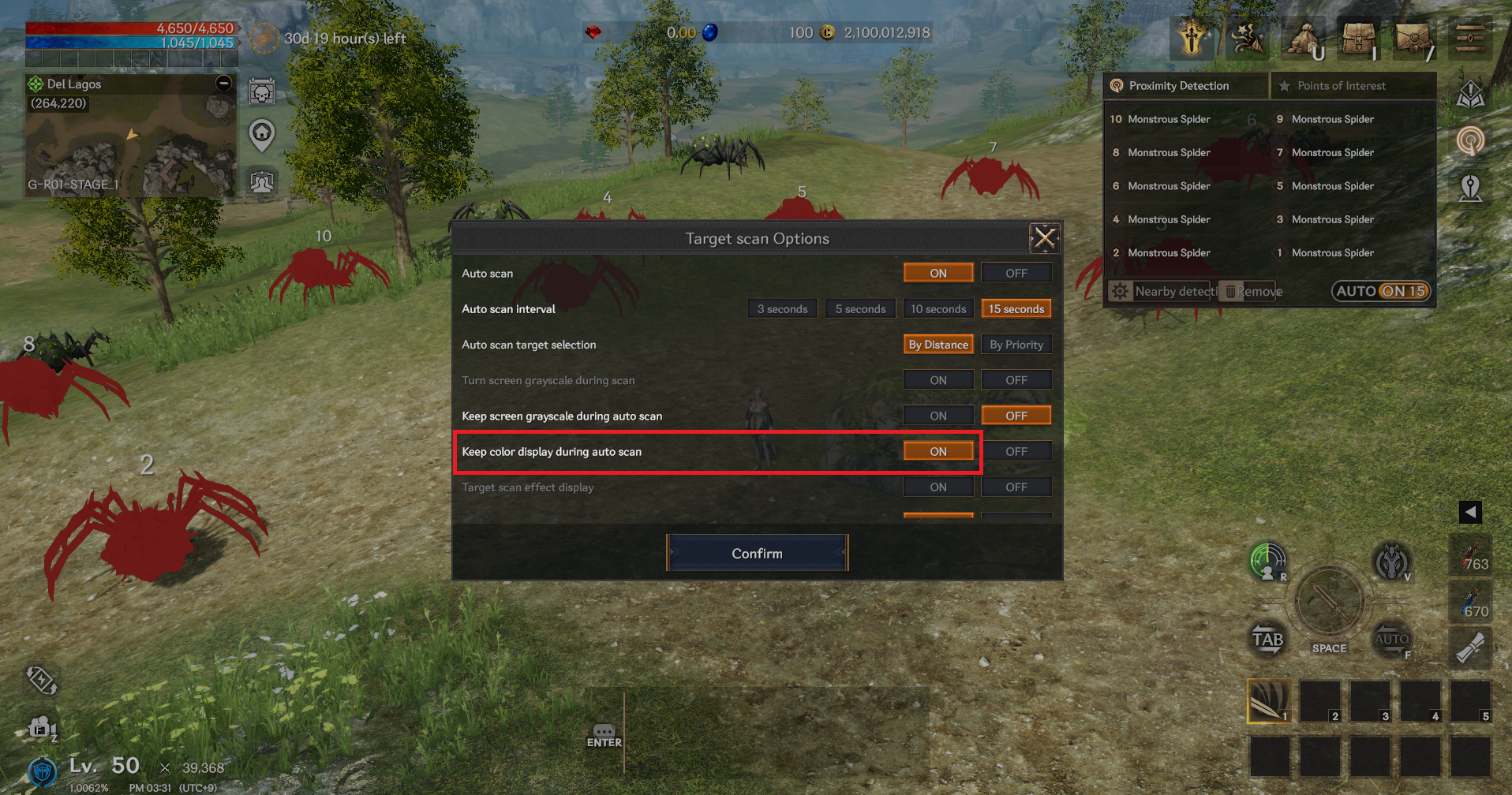Turn Auto scan OFF
Viewport: 1512px width, 795px height.
[1016, 273]
